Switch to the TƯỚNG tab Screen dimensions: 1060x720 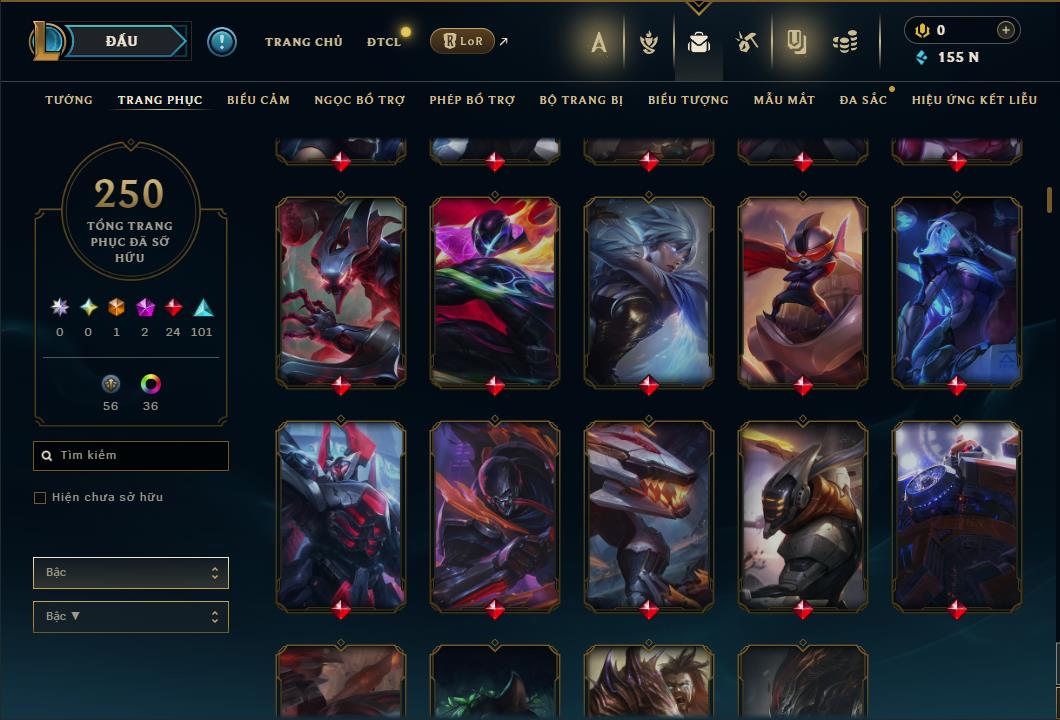(x=69, y=100)
